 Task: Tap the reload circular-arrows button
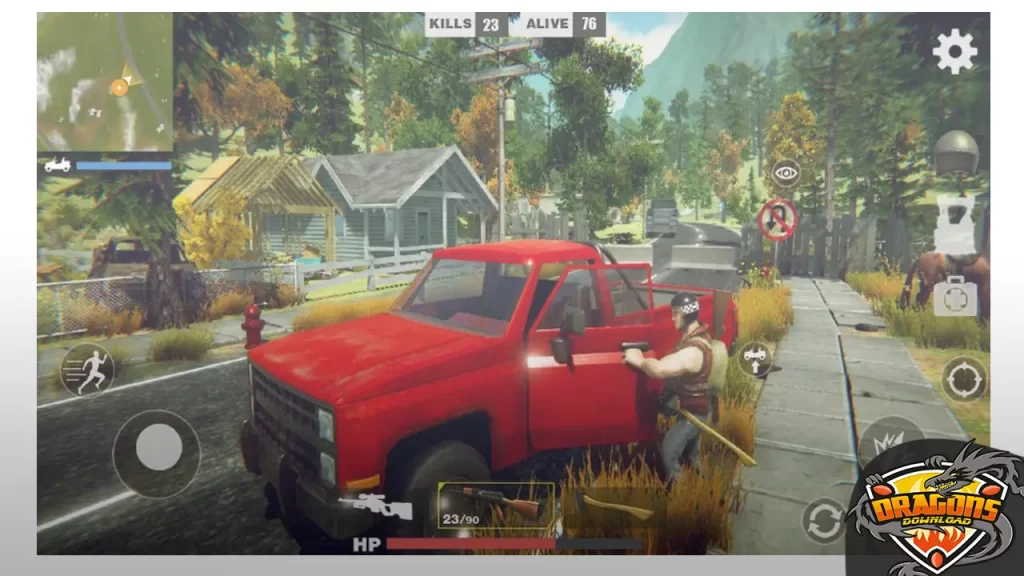point(824,521)
